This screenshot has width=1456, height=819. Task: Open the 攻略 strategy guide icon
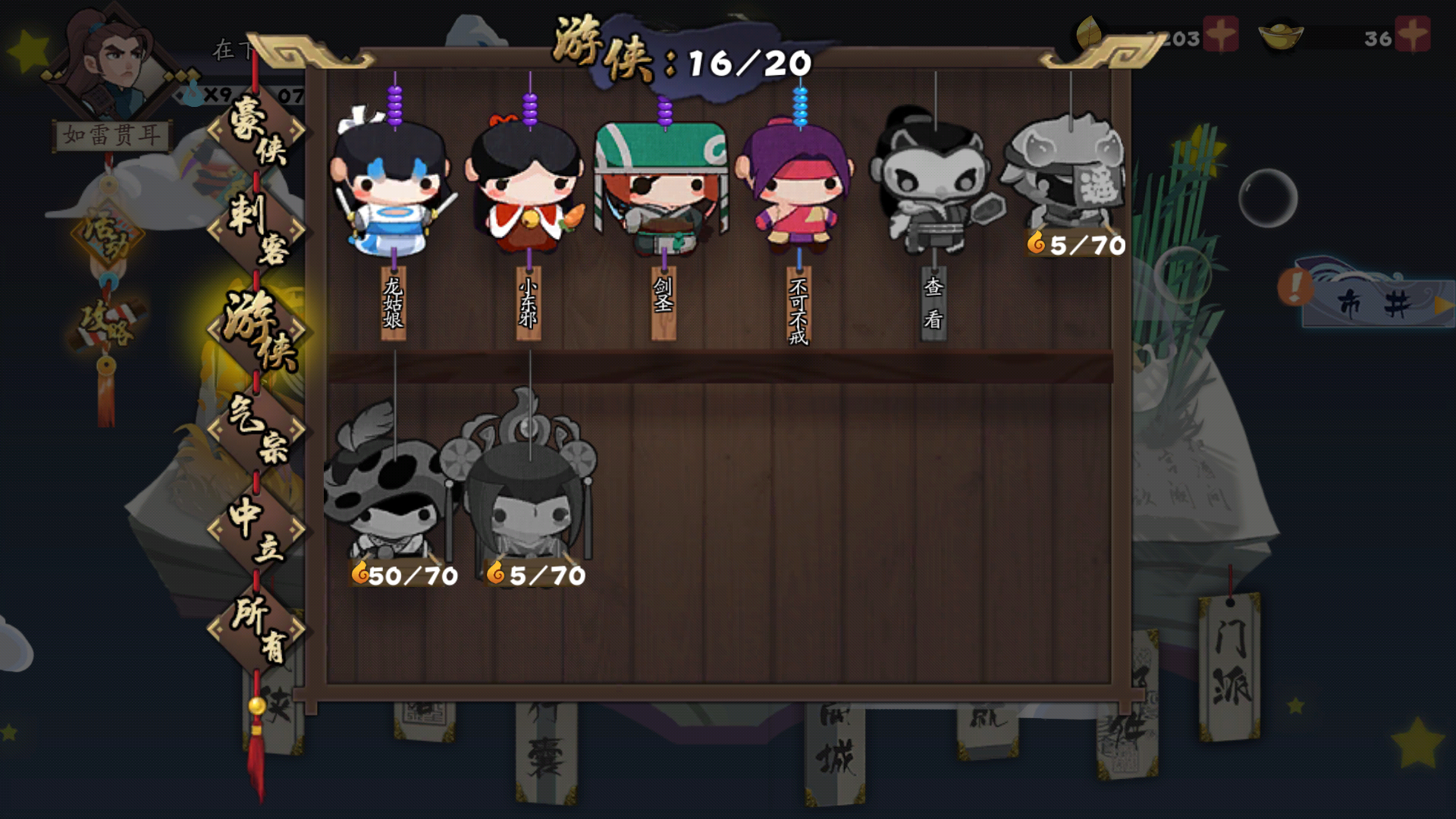click(x=106, y=322)
